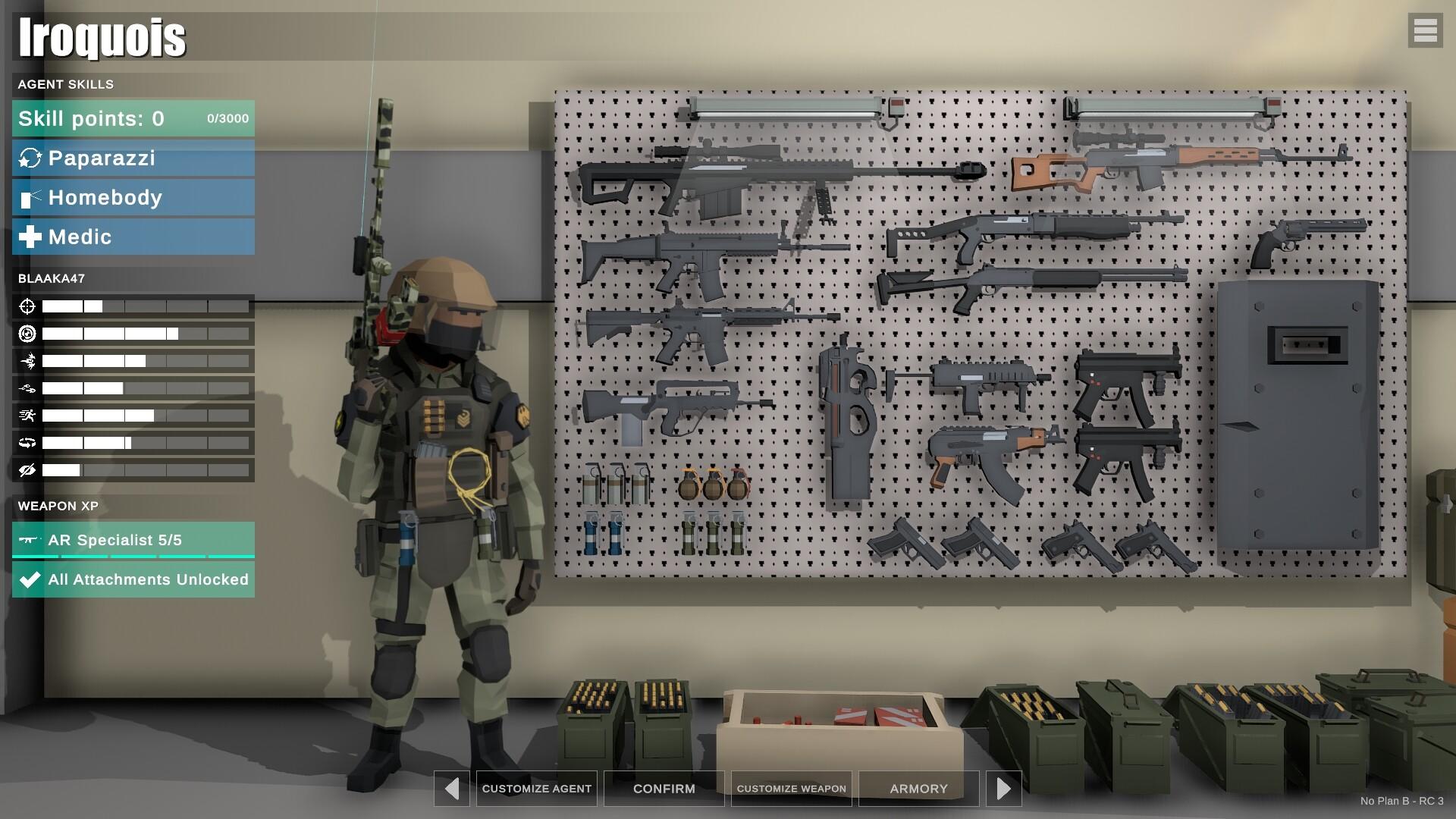Click the circular arrows reload stat icon

tap(28, 442)
